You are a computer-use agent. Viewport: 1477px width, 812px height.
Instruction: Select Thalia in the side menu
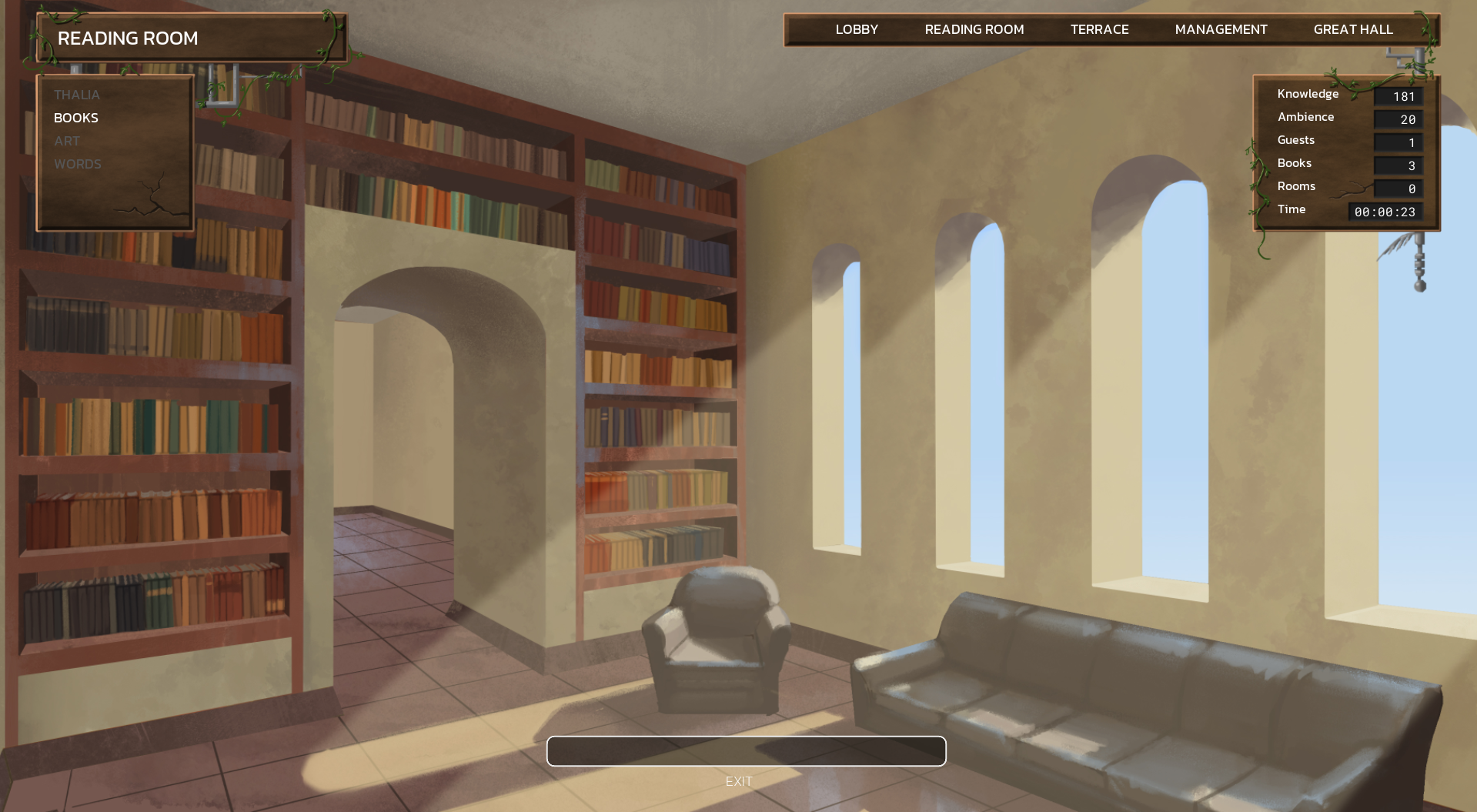[x=77, y=95]
